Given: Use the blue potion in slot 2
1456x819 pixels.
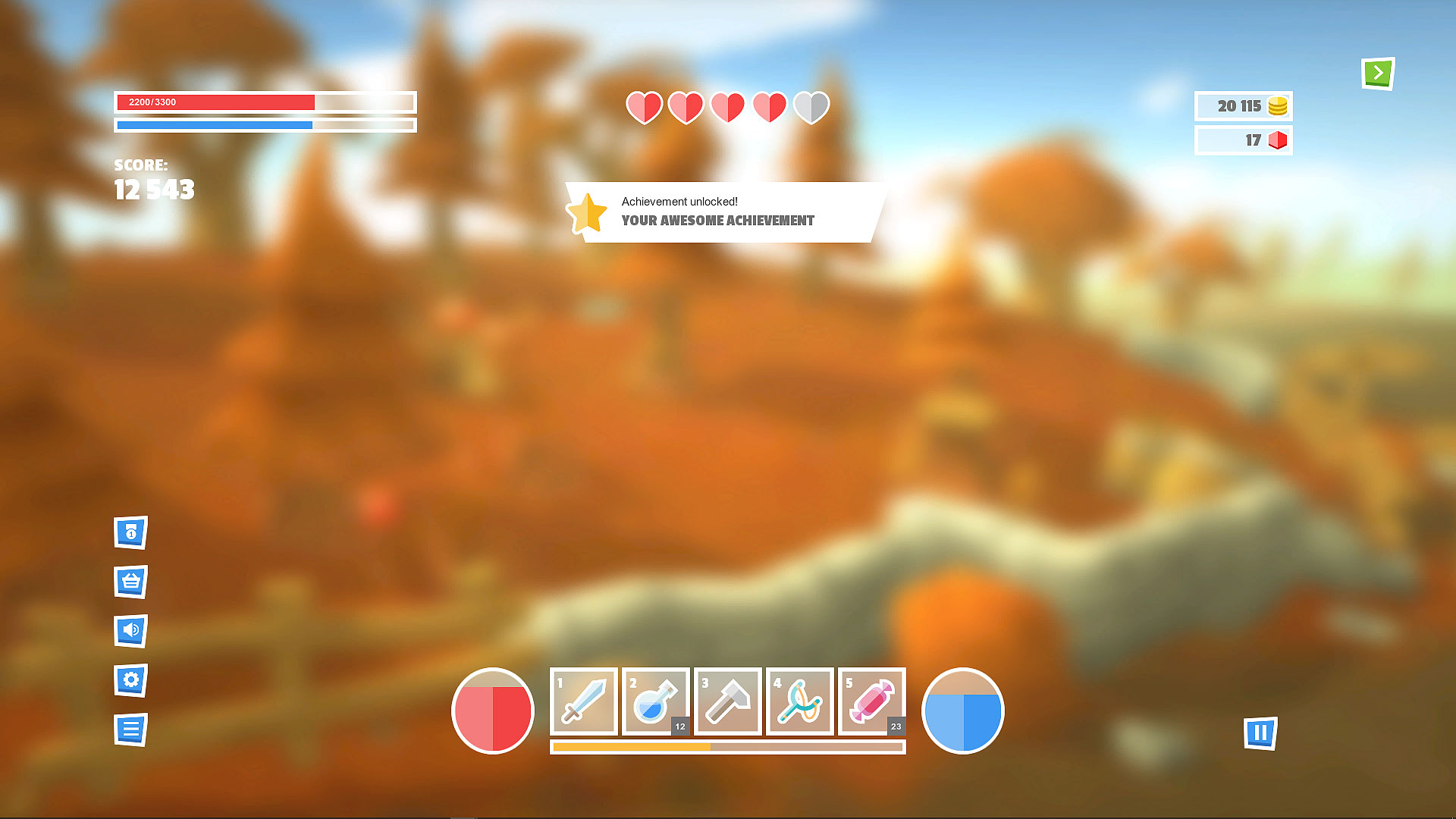Looking at the screenshot, I should (655, 701).
